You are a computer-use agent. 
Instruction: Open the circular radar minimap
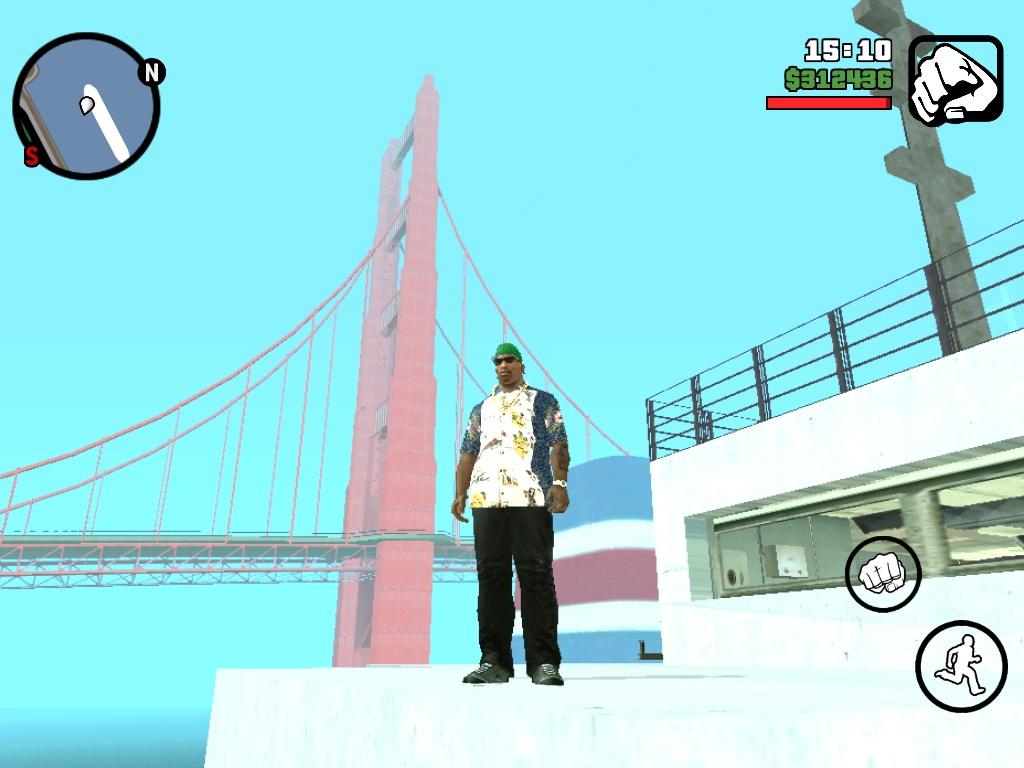tap(86, 106)
